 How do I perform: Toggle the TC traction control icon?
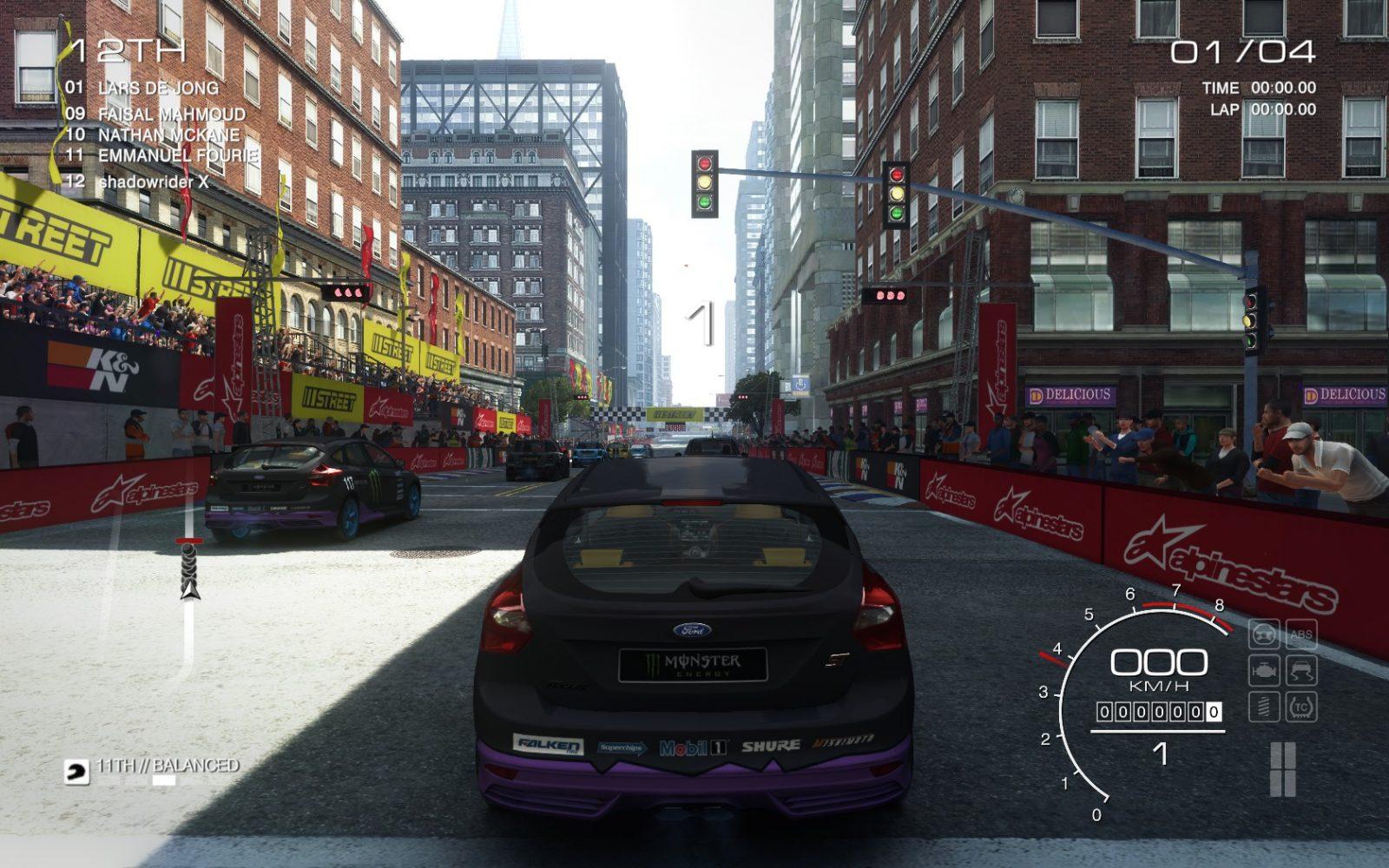coord(1300,707)
